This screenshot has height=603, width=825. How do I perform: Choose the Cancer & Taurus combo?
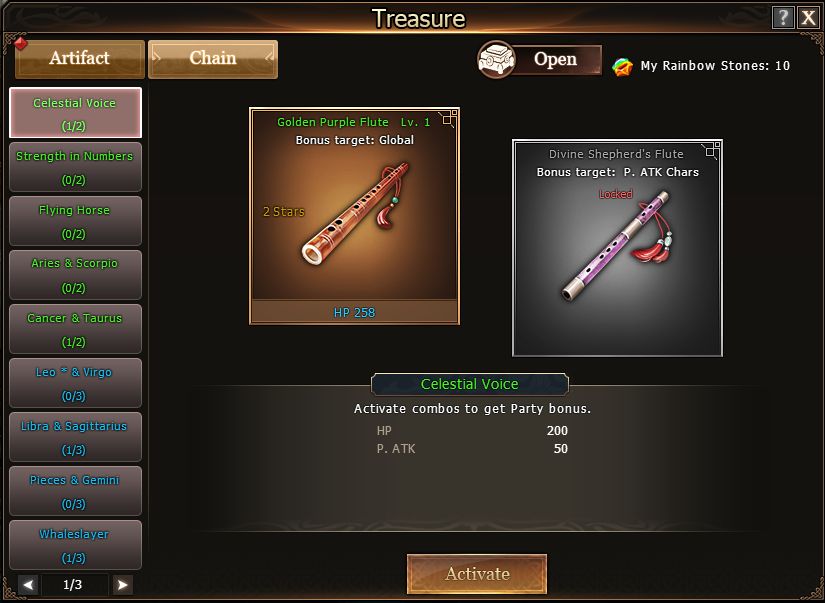tap(75, 329)
